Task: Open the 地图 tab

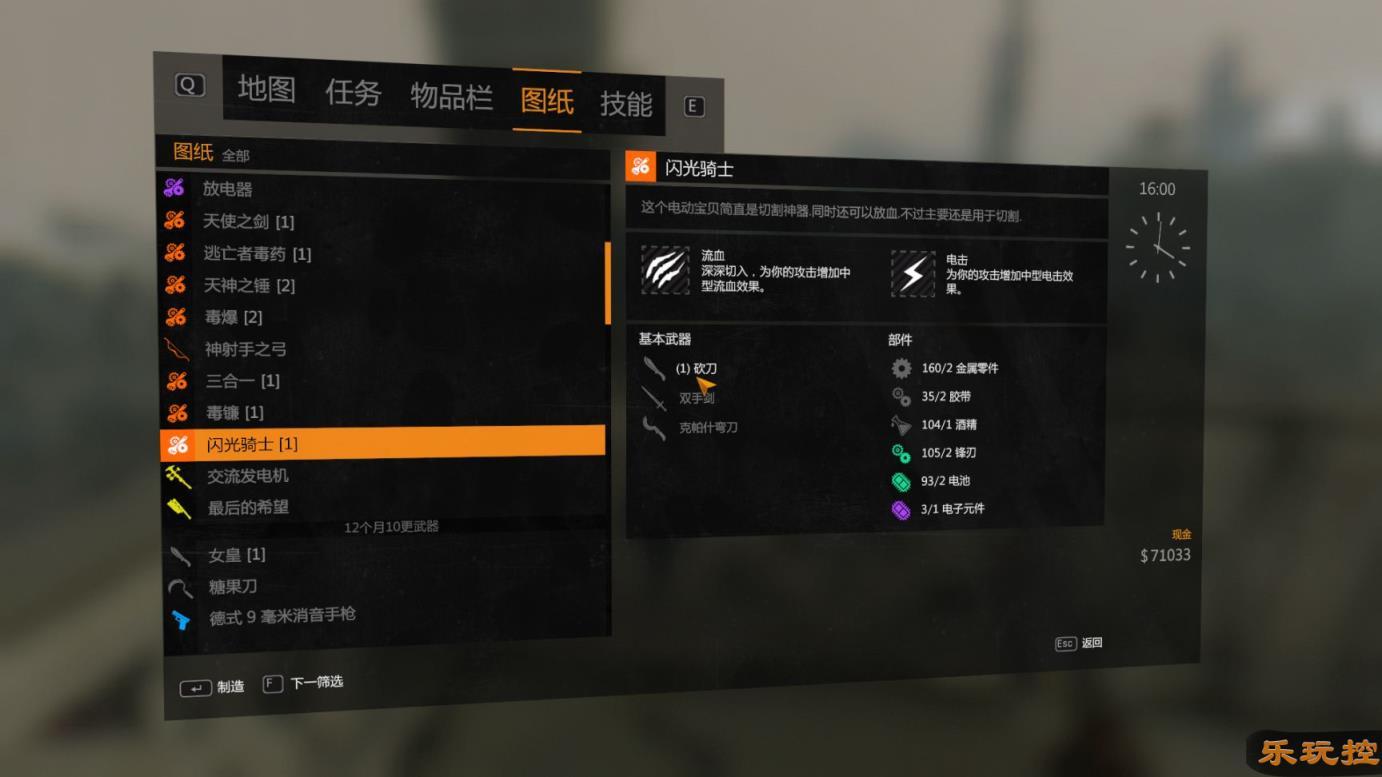Action: tap(266, 91)
